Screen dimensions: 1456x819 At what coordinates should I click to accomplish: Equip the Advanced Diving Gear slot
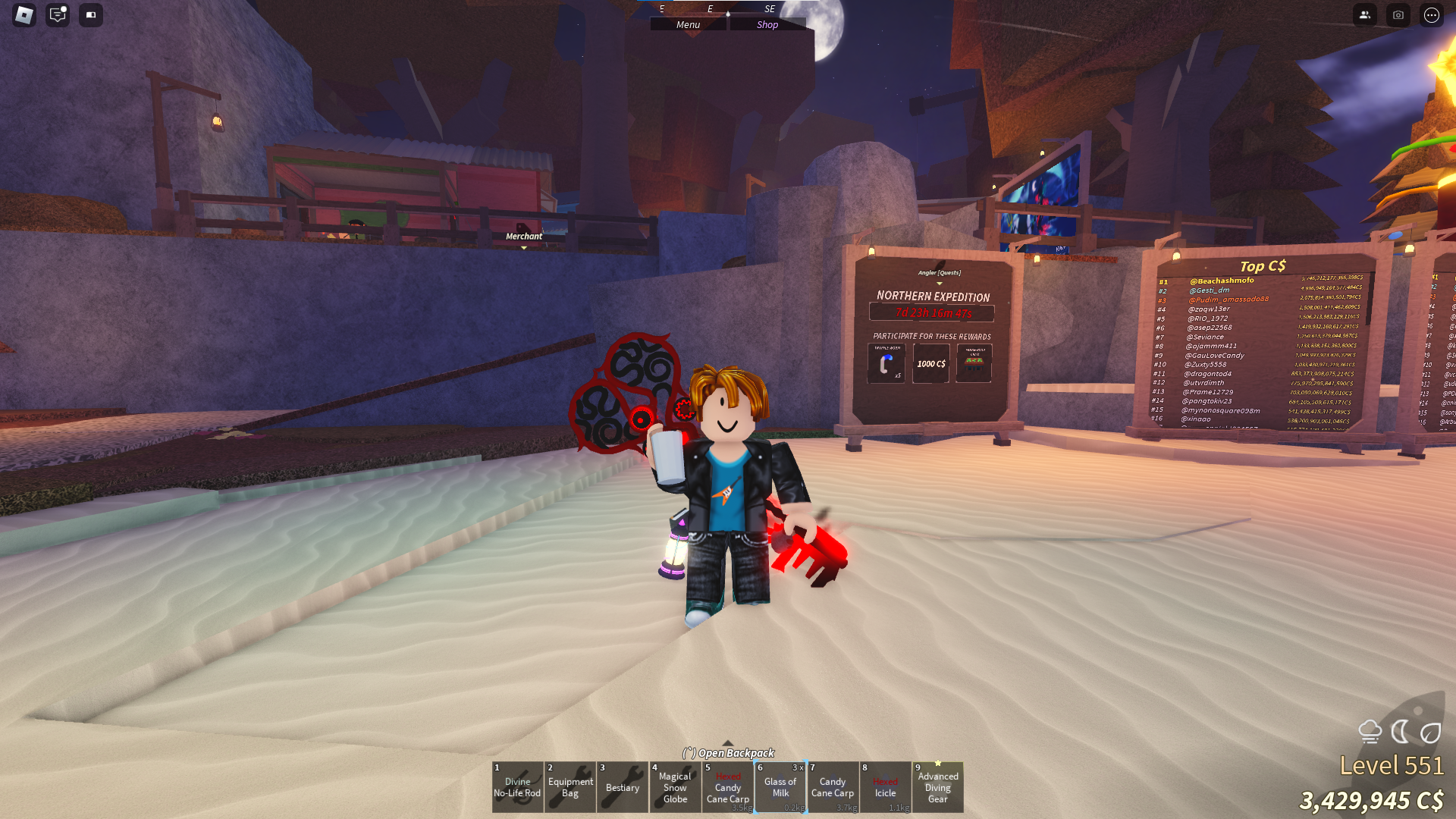(938, 787)
